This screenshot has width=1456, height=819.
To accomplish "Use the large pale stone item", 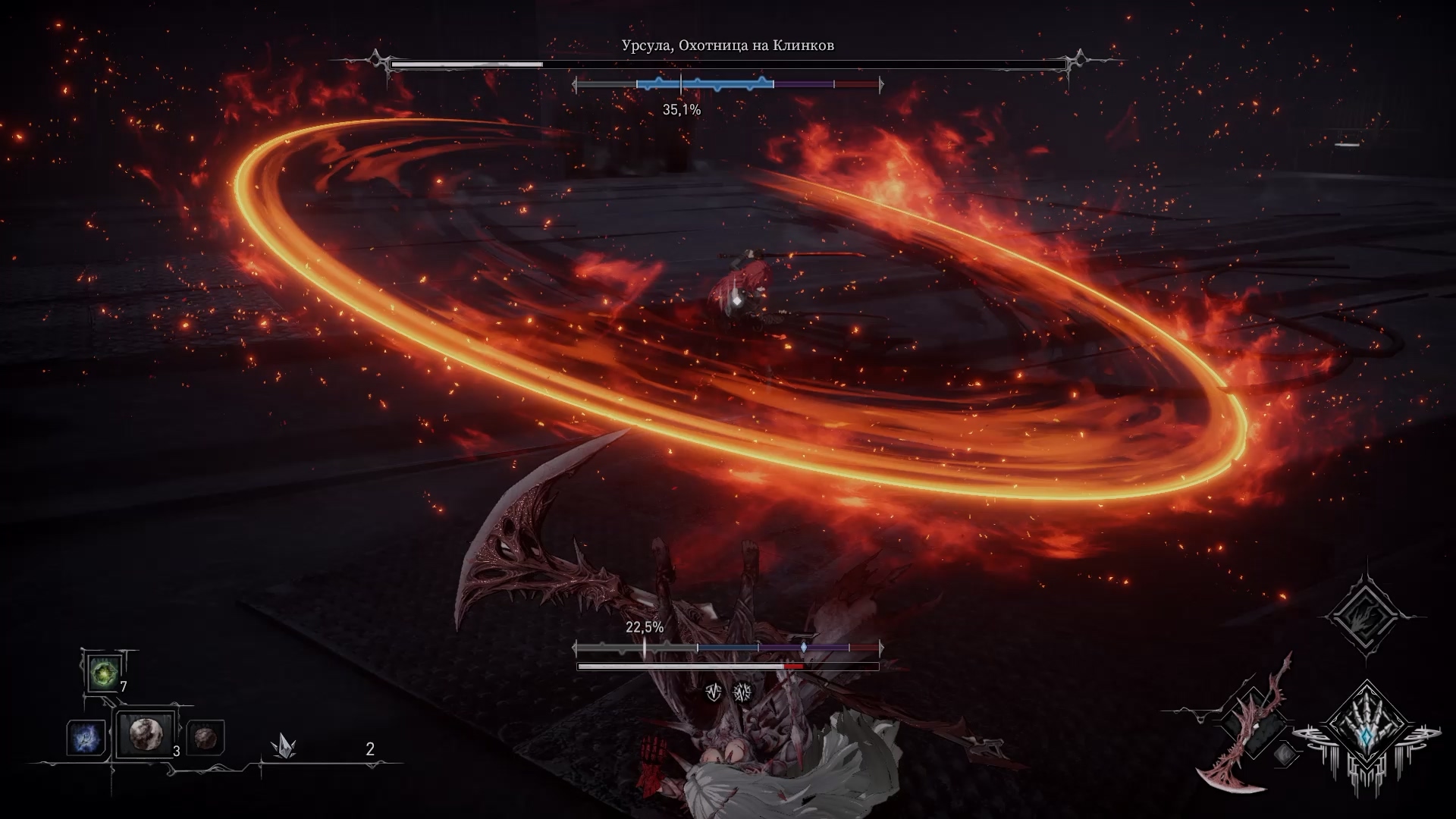I will [x=145, y=735].
